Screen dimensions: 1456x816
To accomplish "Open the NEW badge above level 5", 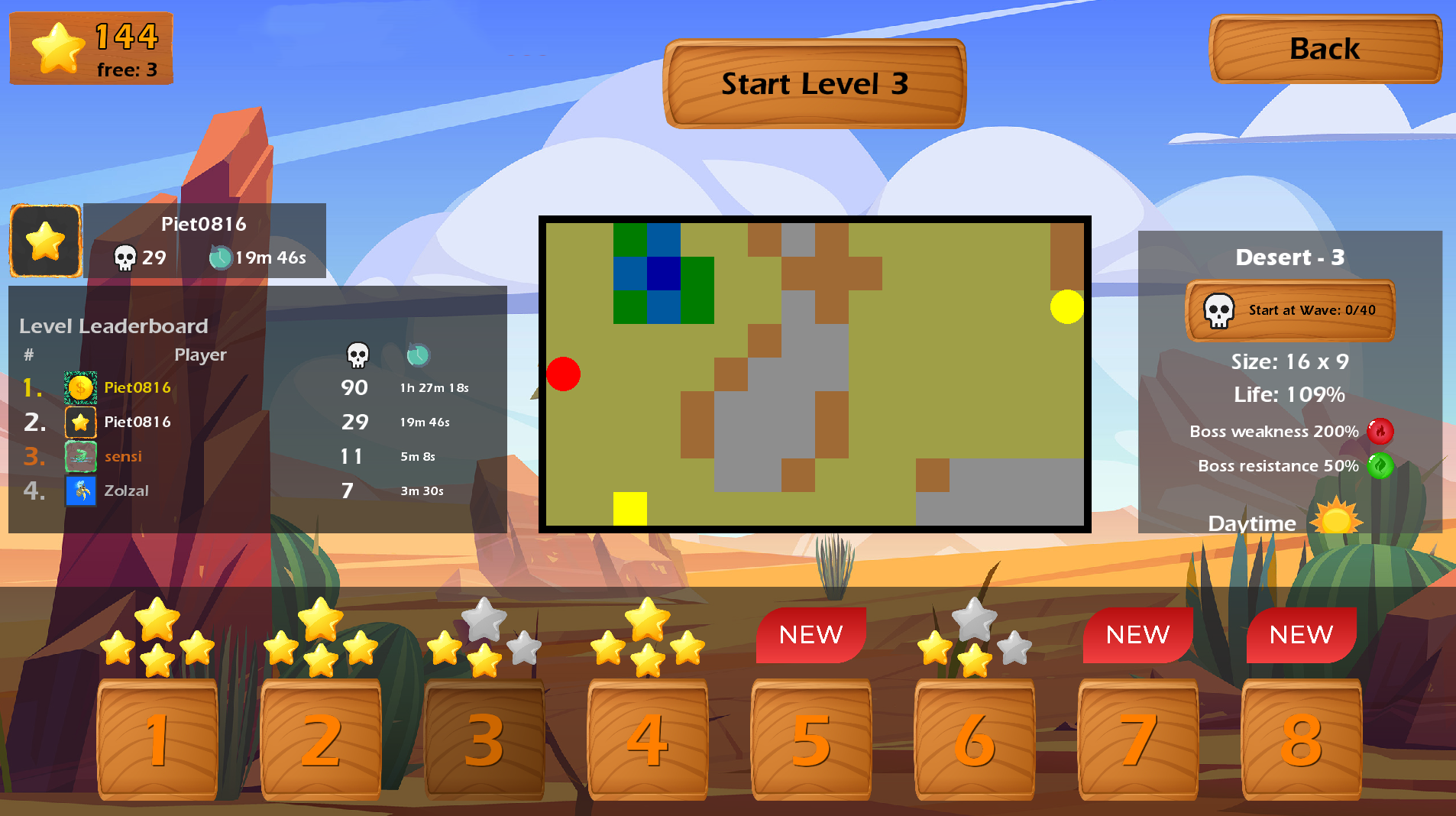I will coord(811,634).
